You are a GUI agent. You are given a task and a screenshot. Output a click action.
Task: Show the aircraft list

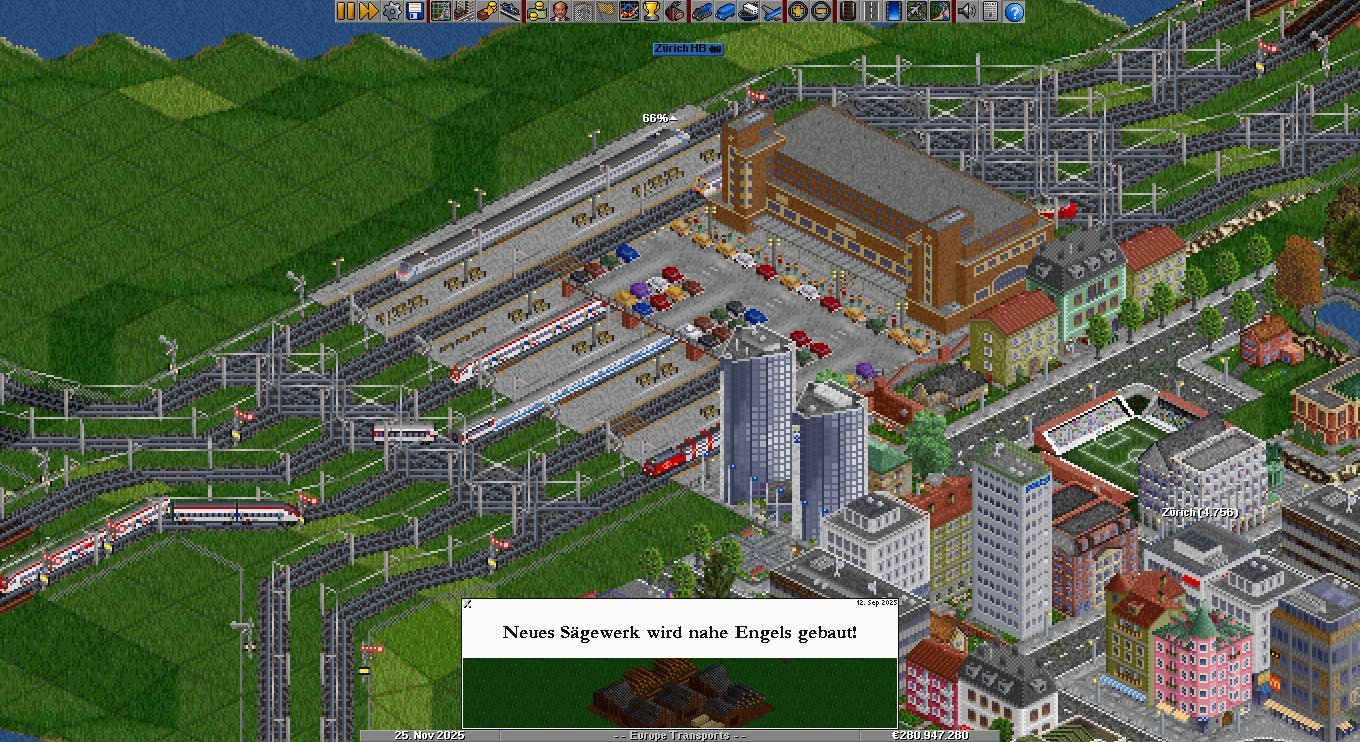pyautogui.click(x=771, y=11)
